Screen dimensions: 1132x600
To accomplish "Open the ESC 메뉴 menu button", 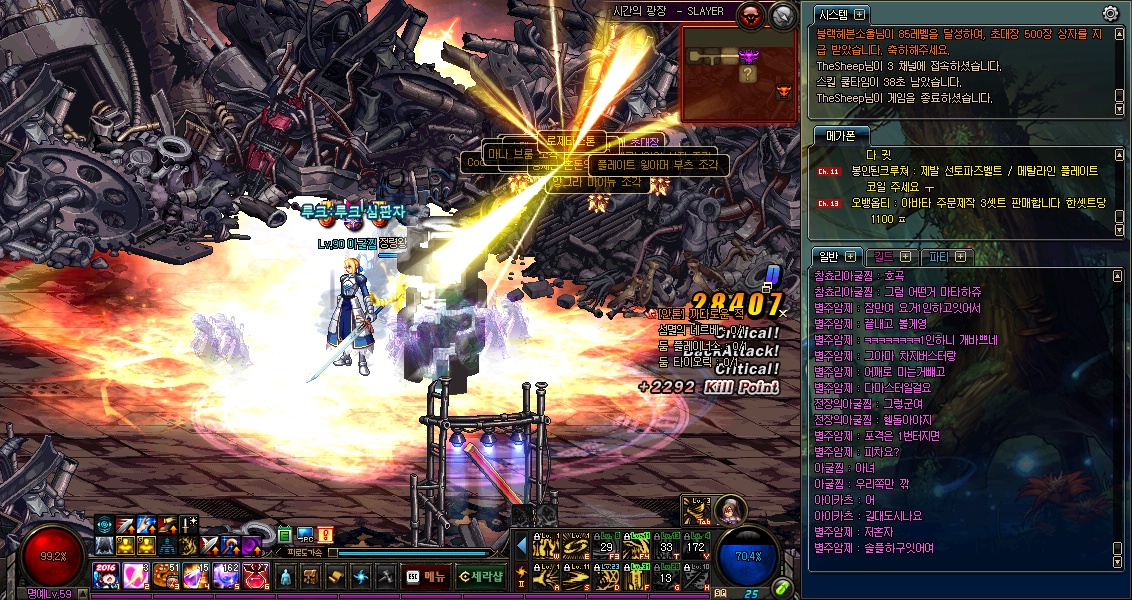I will (x=426, y=576).
